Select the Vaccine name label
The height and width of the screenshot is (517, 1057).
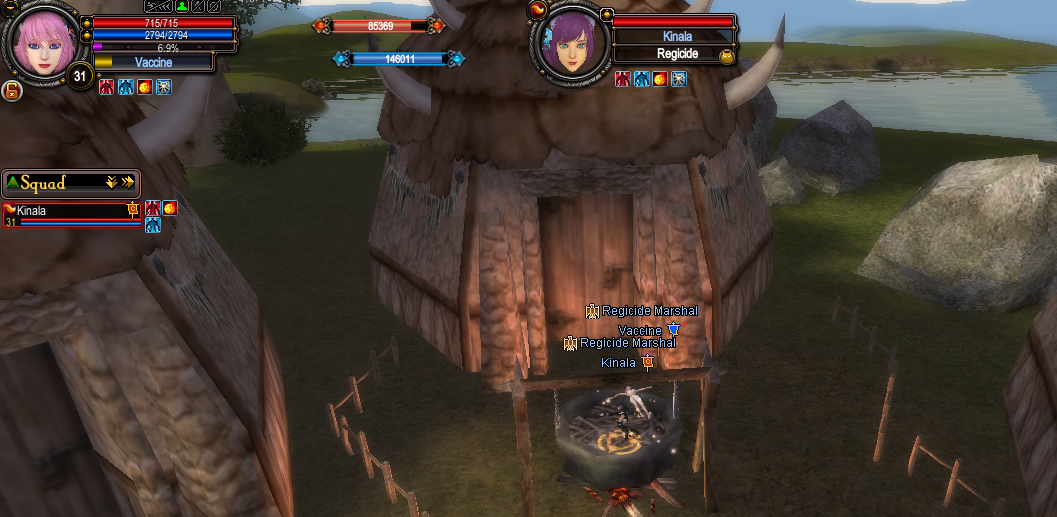pyautogui.click(x=153, y=62)
